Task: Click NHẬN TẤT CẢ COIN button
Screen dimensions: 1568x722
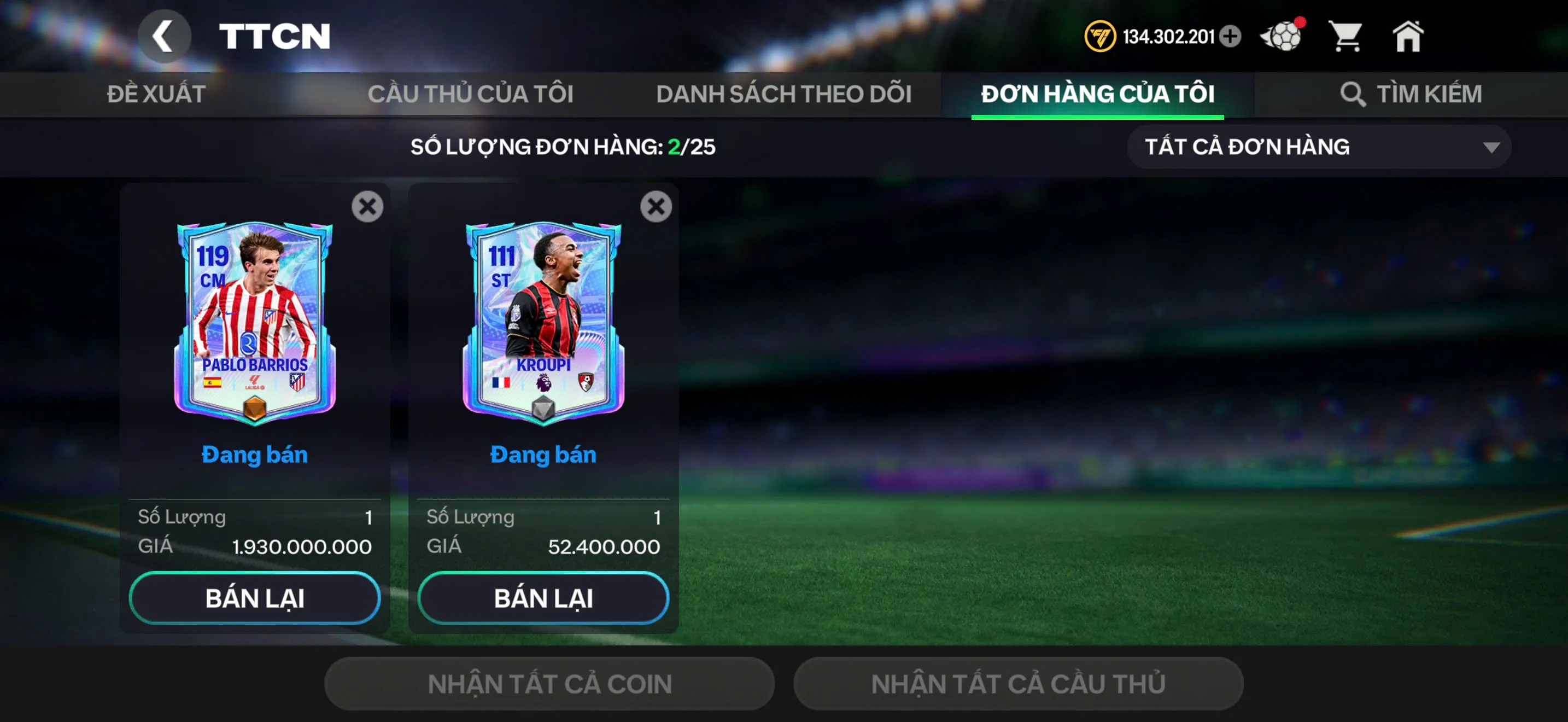Action: (549, 683)
